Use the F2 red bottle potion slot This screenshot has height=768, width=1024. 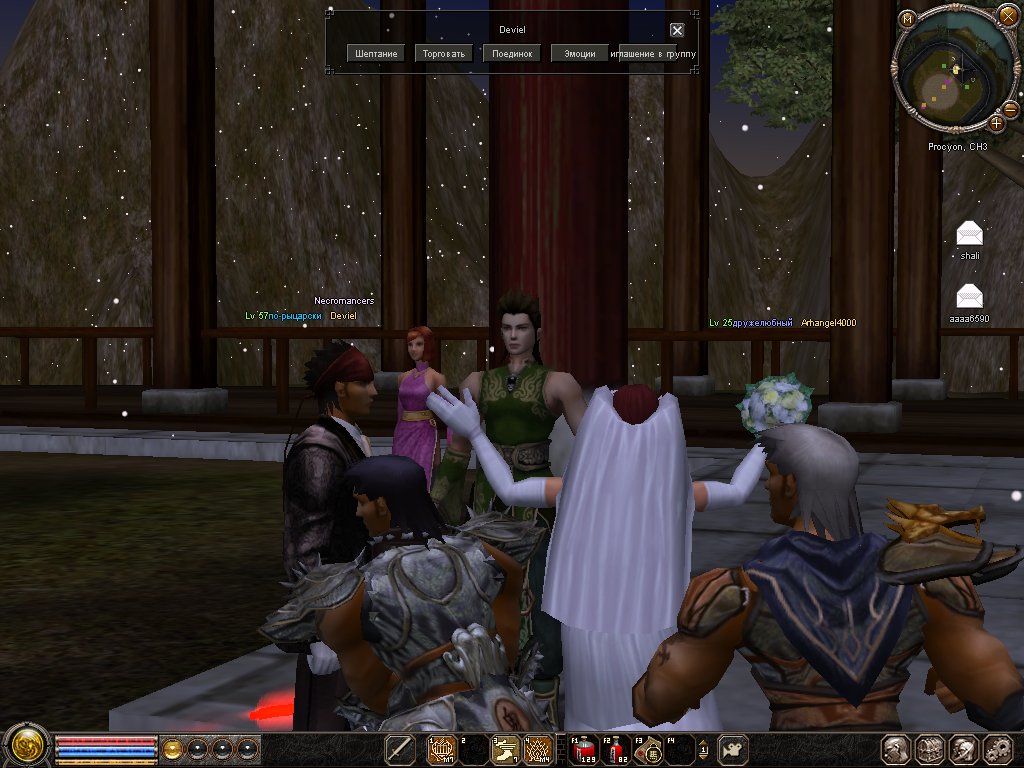pyautogui.click(x=619, y=748)
